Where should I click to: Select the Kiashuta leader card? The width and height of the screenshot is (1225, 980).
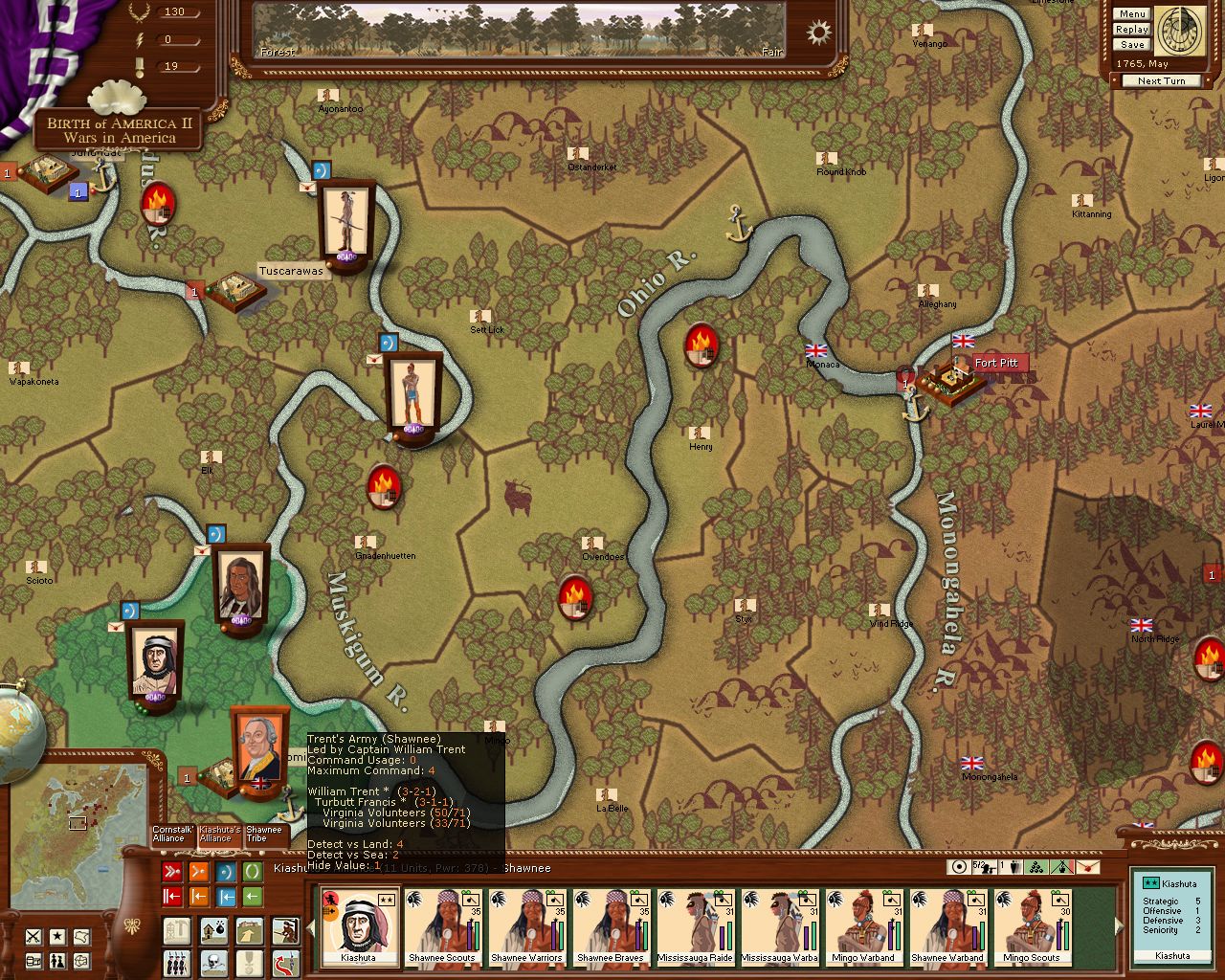click(358, 926)
